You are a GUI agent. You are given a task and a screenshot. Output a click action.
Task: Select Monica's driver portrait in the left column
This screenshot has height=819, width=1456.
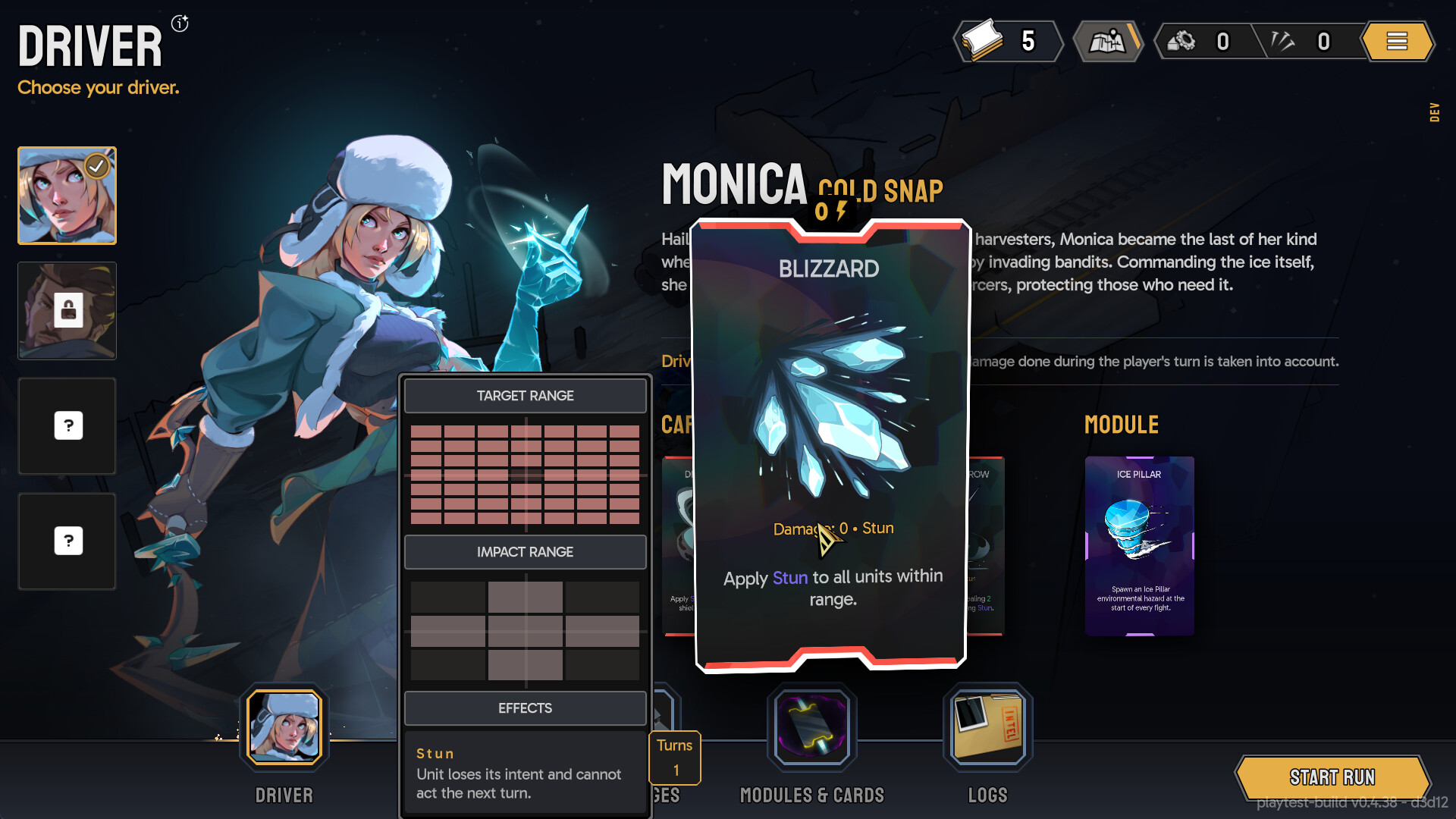(67, 196)
